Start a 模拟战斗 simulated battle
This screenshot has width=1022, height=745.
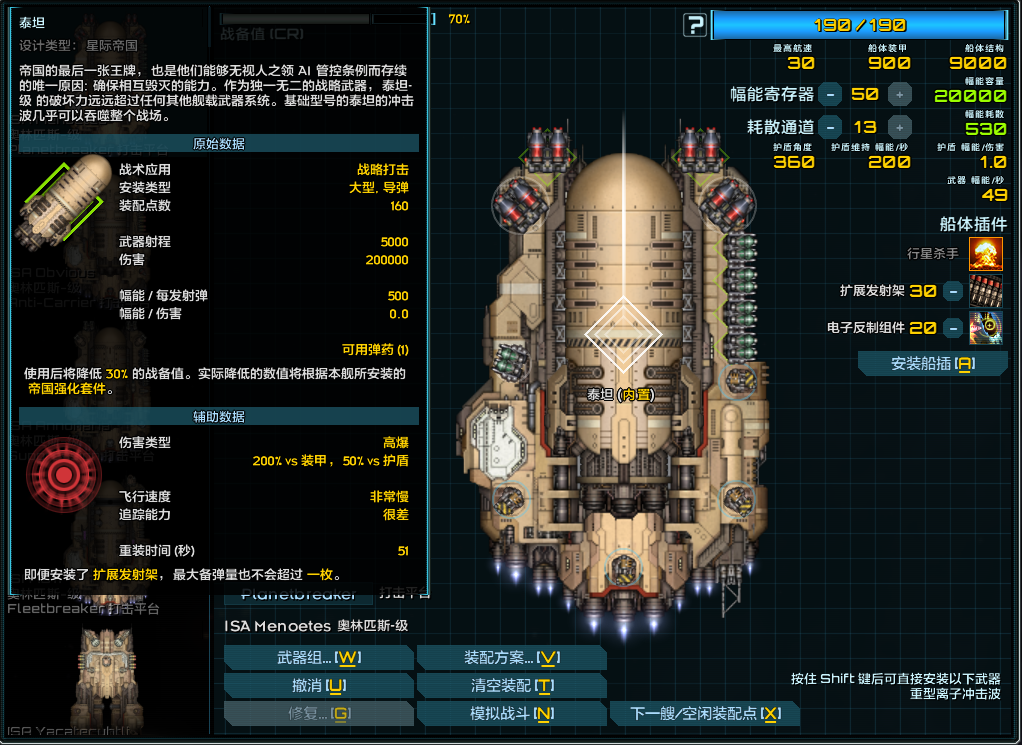(511, 713)
